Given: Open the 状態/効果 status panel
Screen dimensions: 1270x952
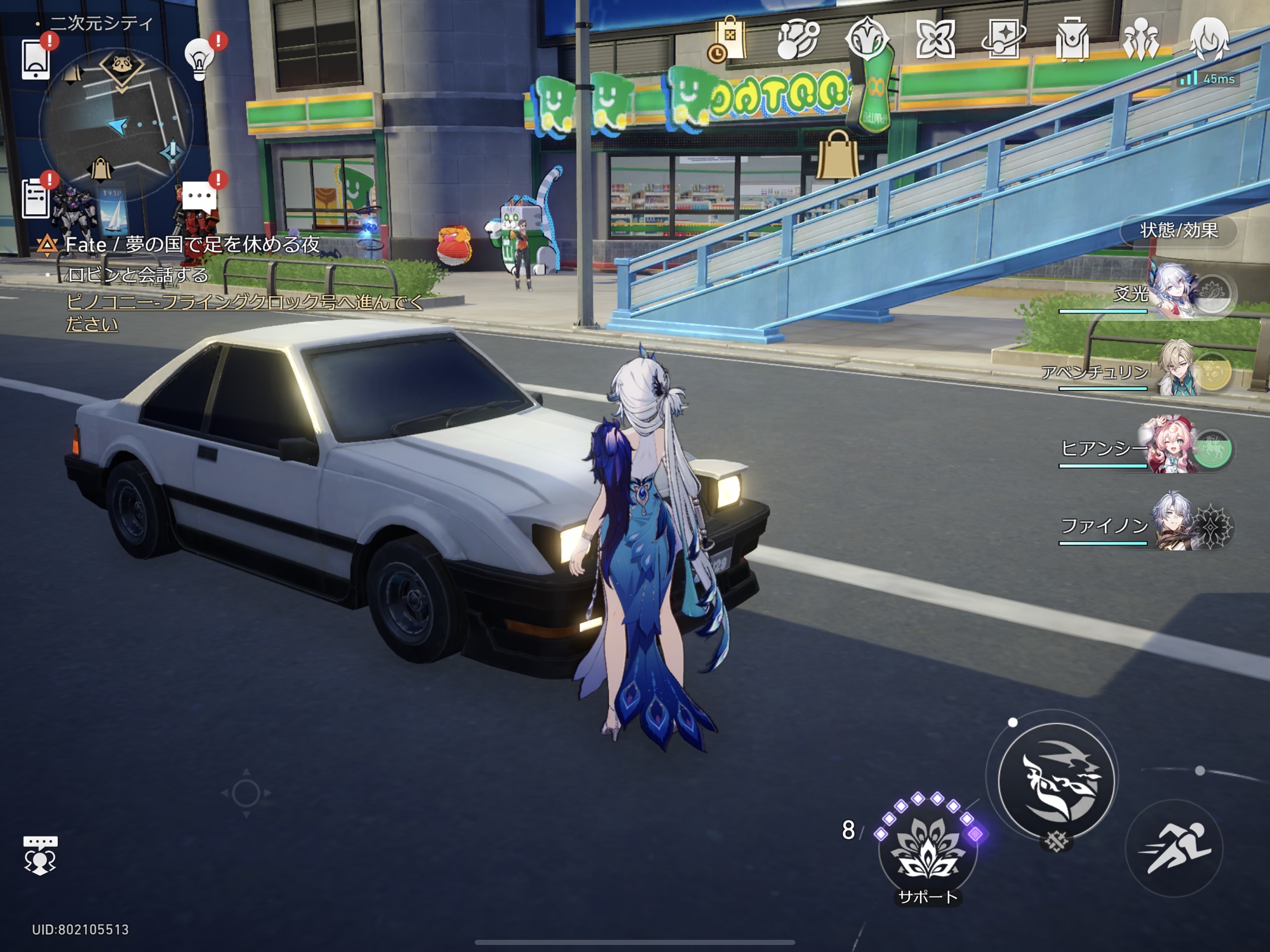Looking at the screenshot, I should tap(1179, 231).
